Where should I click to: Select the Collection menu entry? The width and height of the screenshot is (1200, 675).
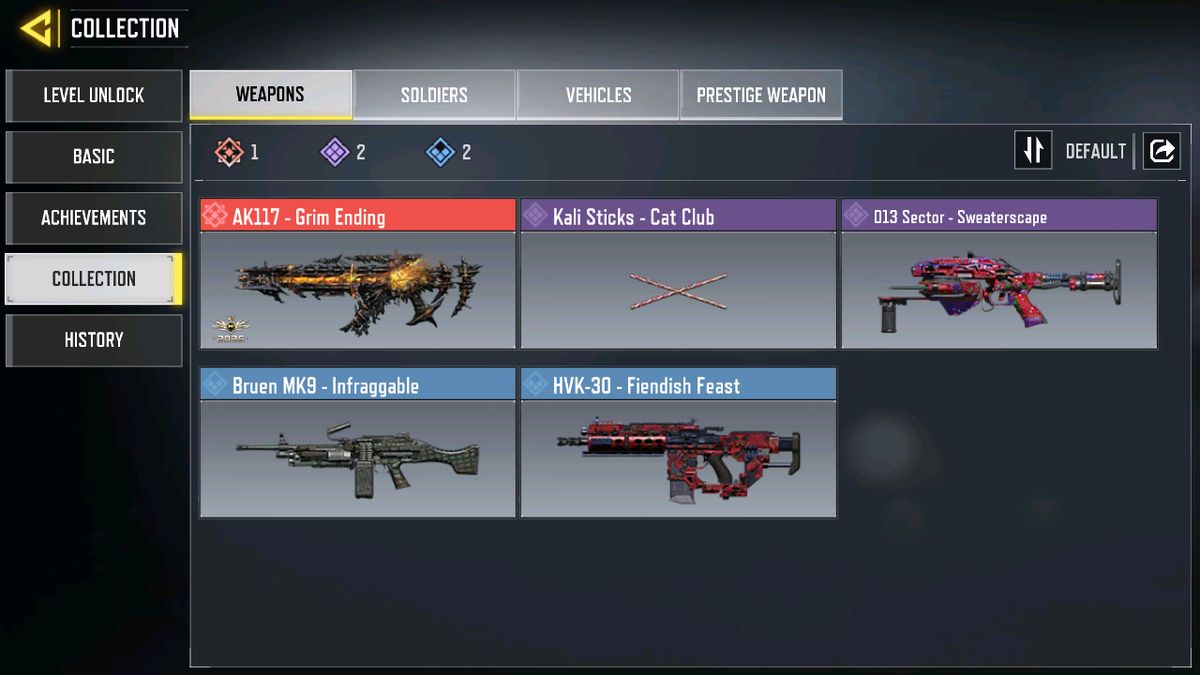94,279
